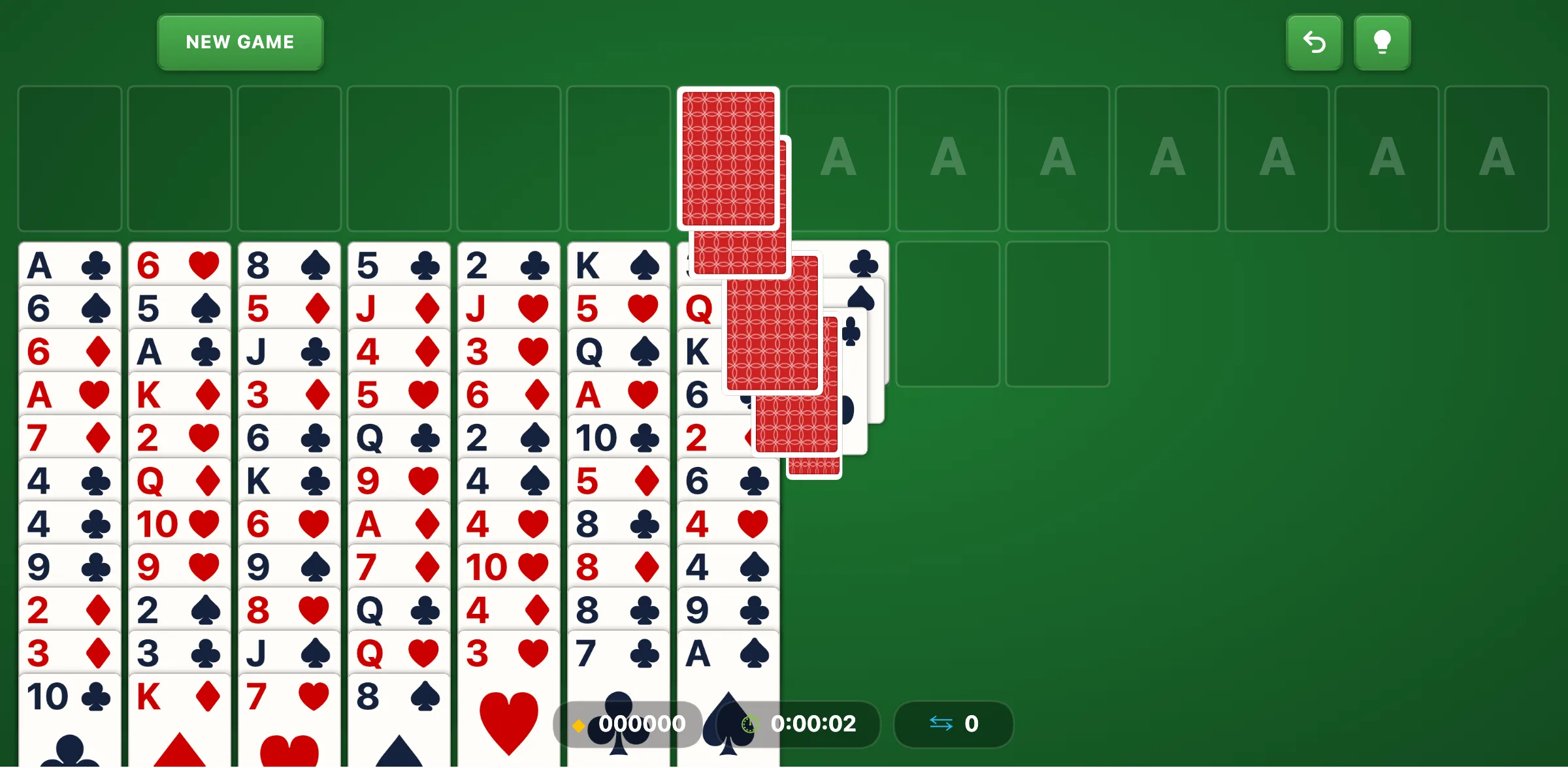Get a hint with the lightbulb

(x=1382, y=42)
